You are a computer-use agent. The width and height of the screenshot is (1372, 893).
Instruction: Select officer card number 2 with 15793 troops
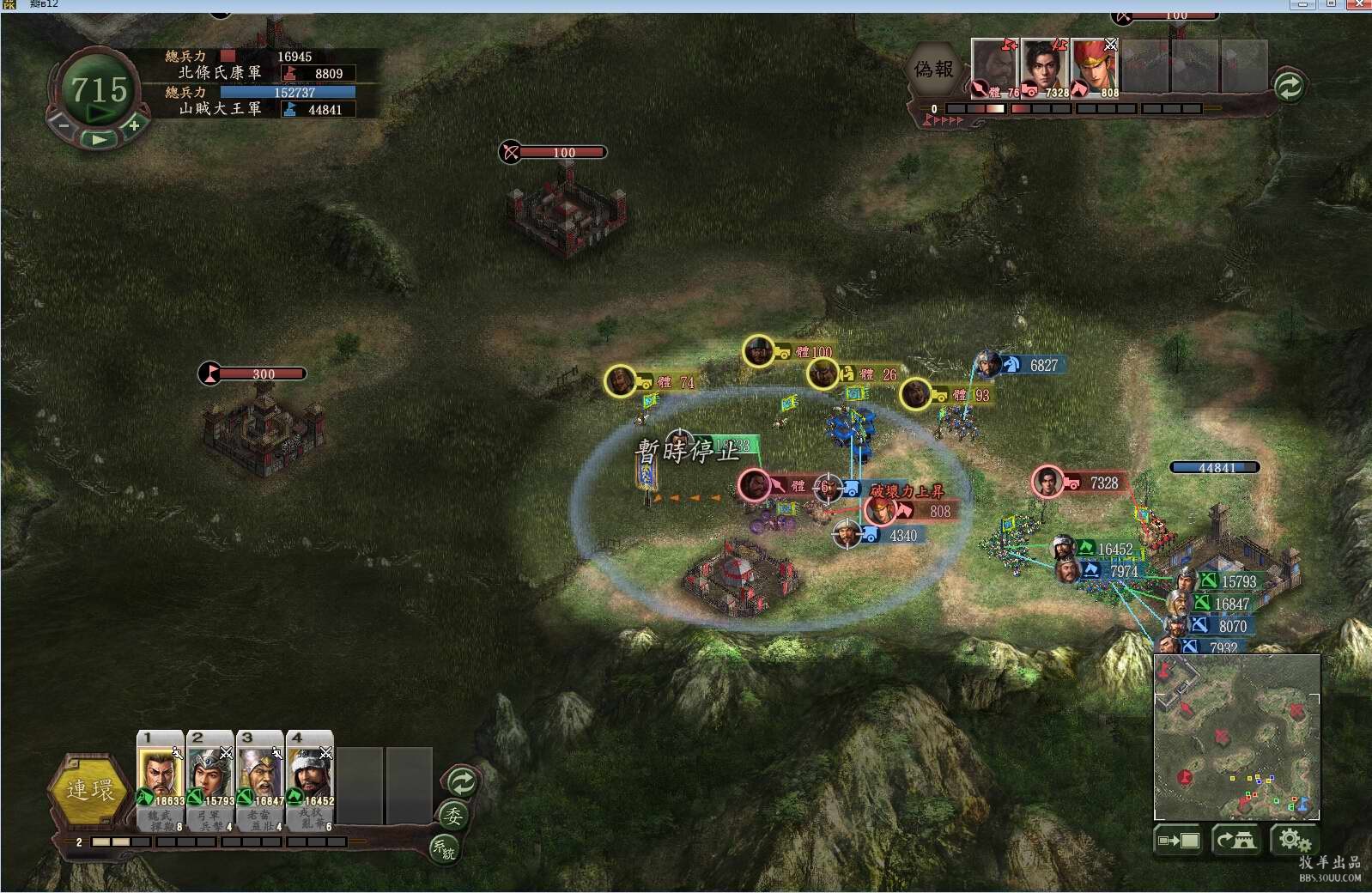[x=209, y=778]
